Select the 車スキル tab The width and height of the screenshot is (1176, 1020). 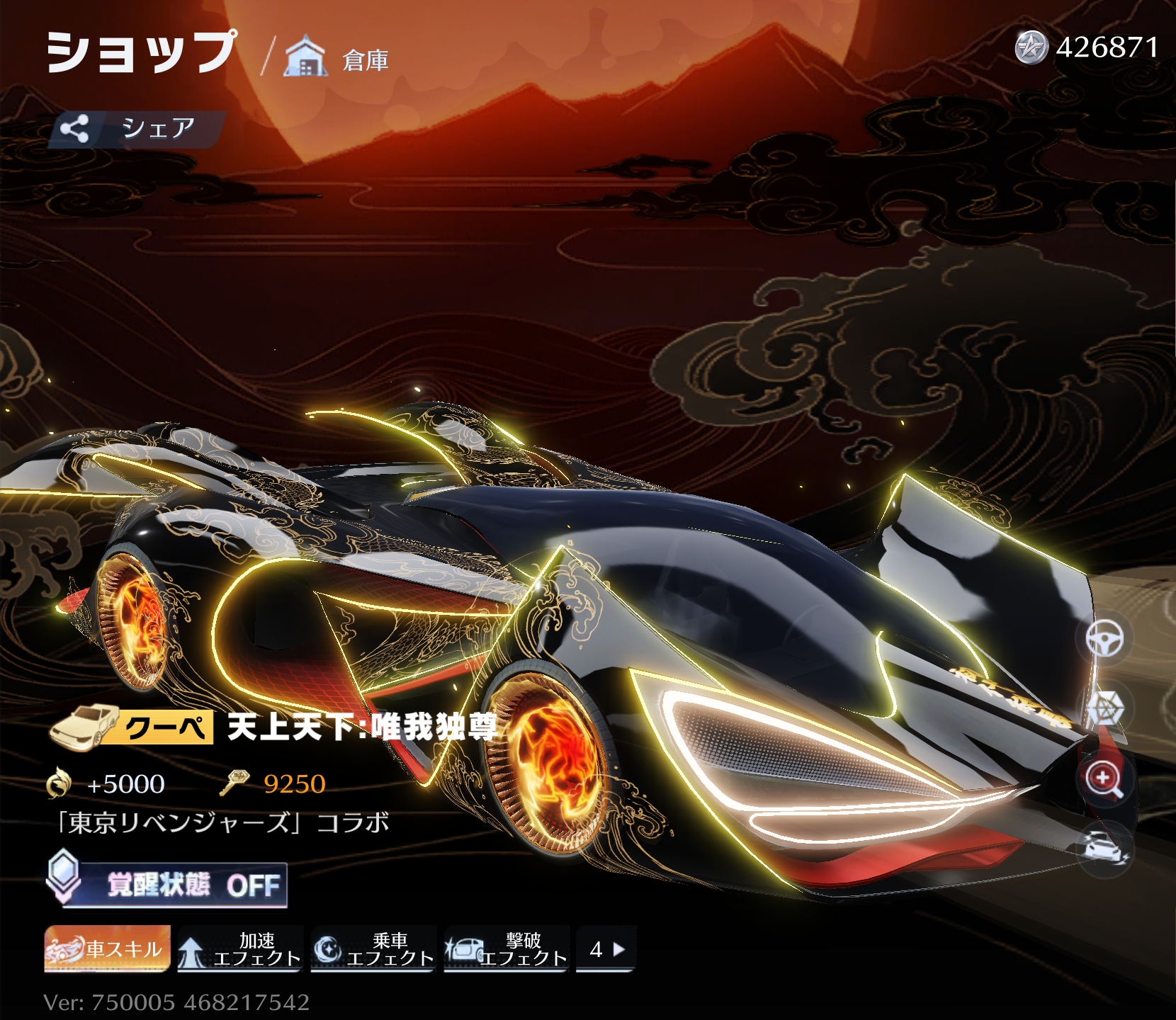pos(108,948)
